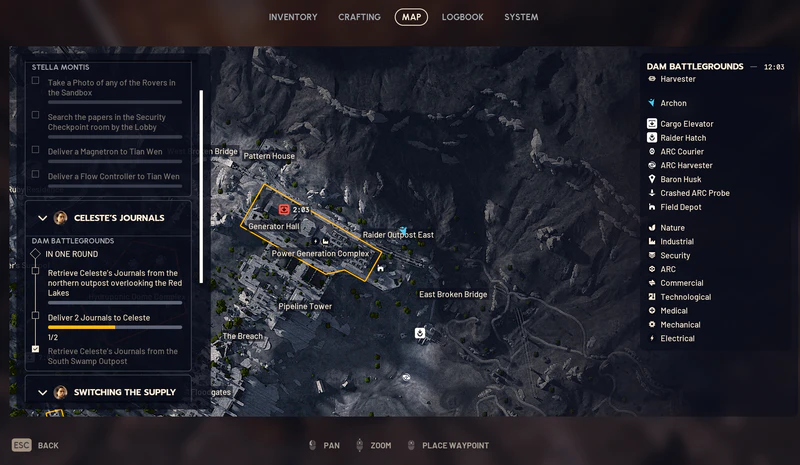Toggle the Field Depot legend entry

pyautogui.click(x=680, y=207)
